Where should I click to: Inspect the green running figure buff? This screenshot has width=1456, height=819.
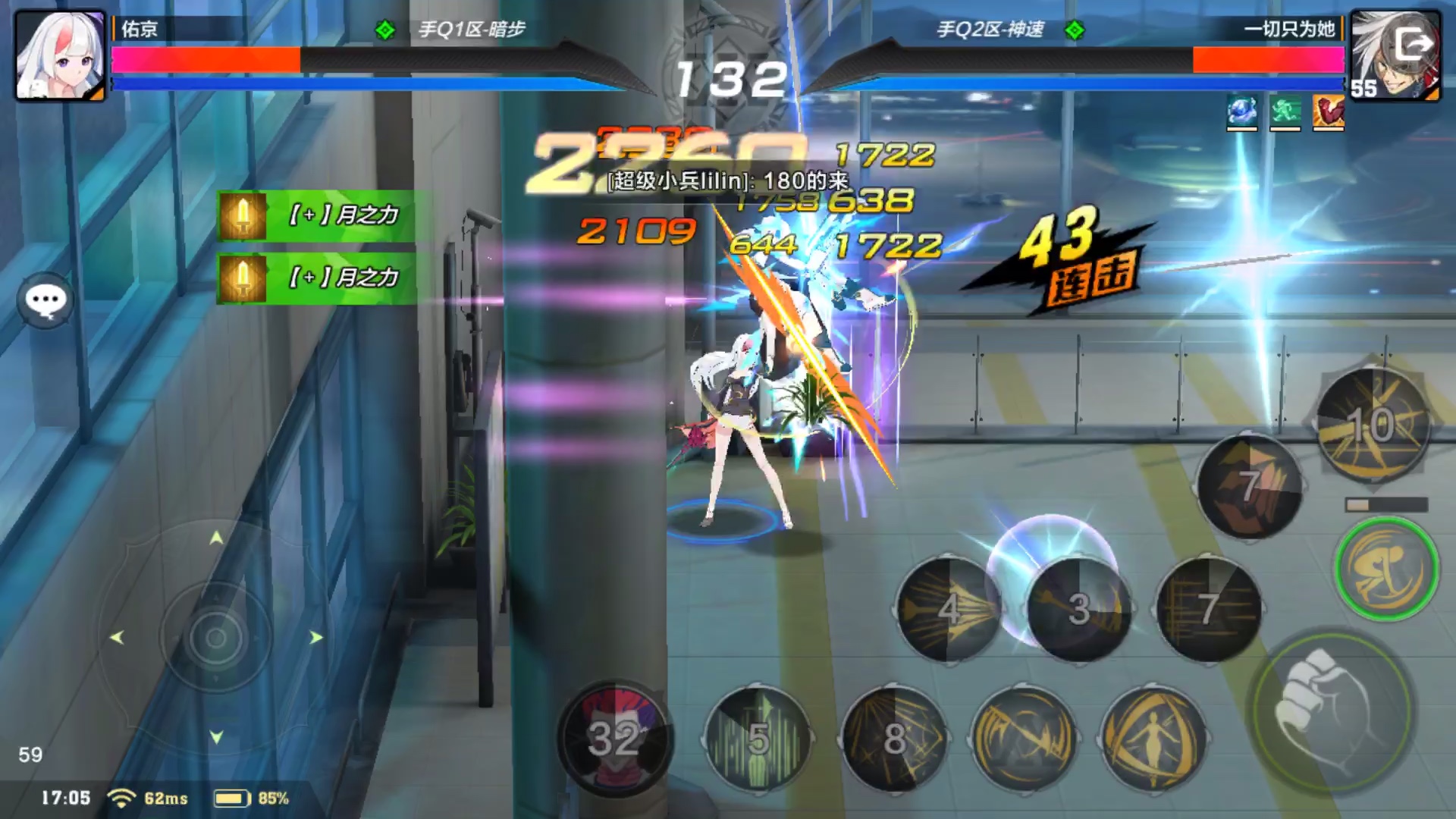coord(1285,112)
